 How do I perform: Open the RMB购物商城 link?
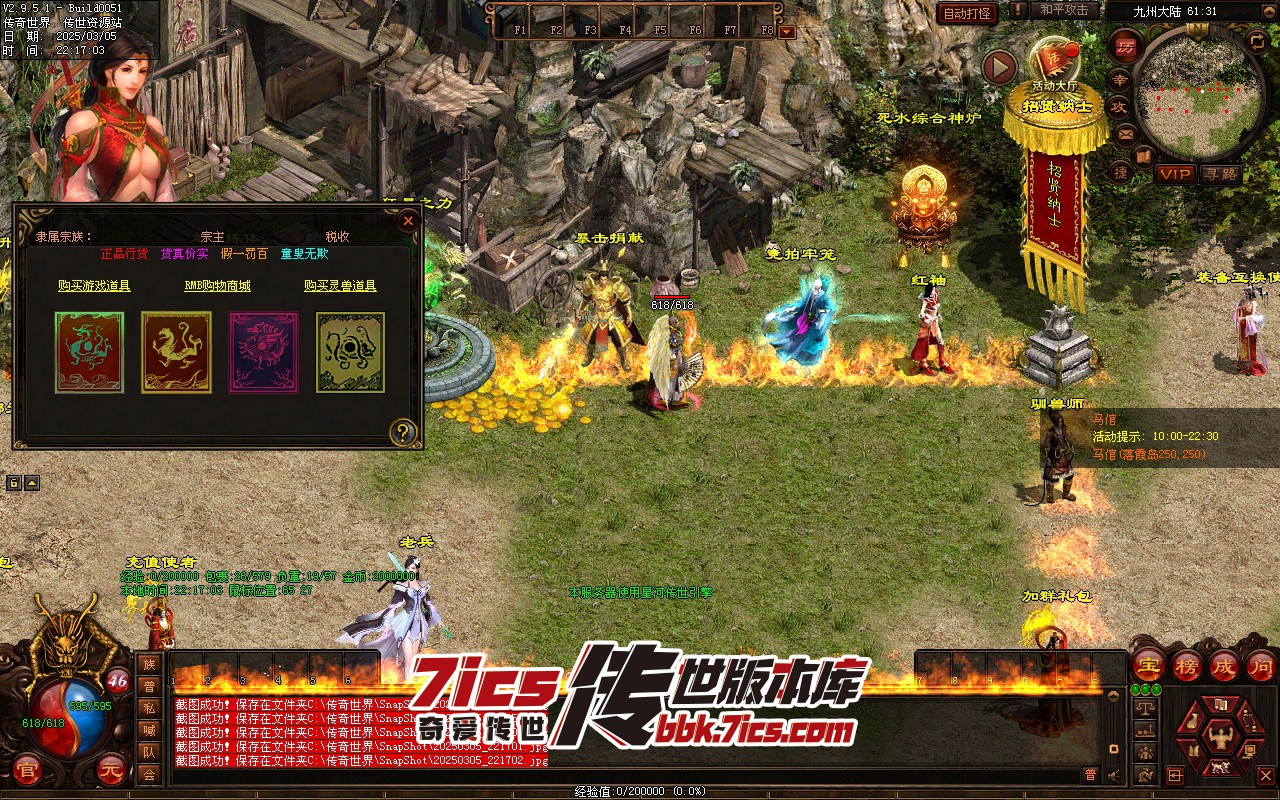(x=217, y=286)
